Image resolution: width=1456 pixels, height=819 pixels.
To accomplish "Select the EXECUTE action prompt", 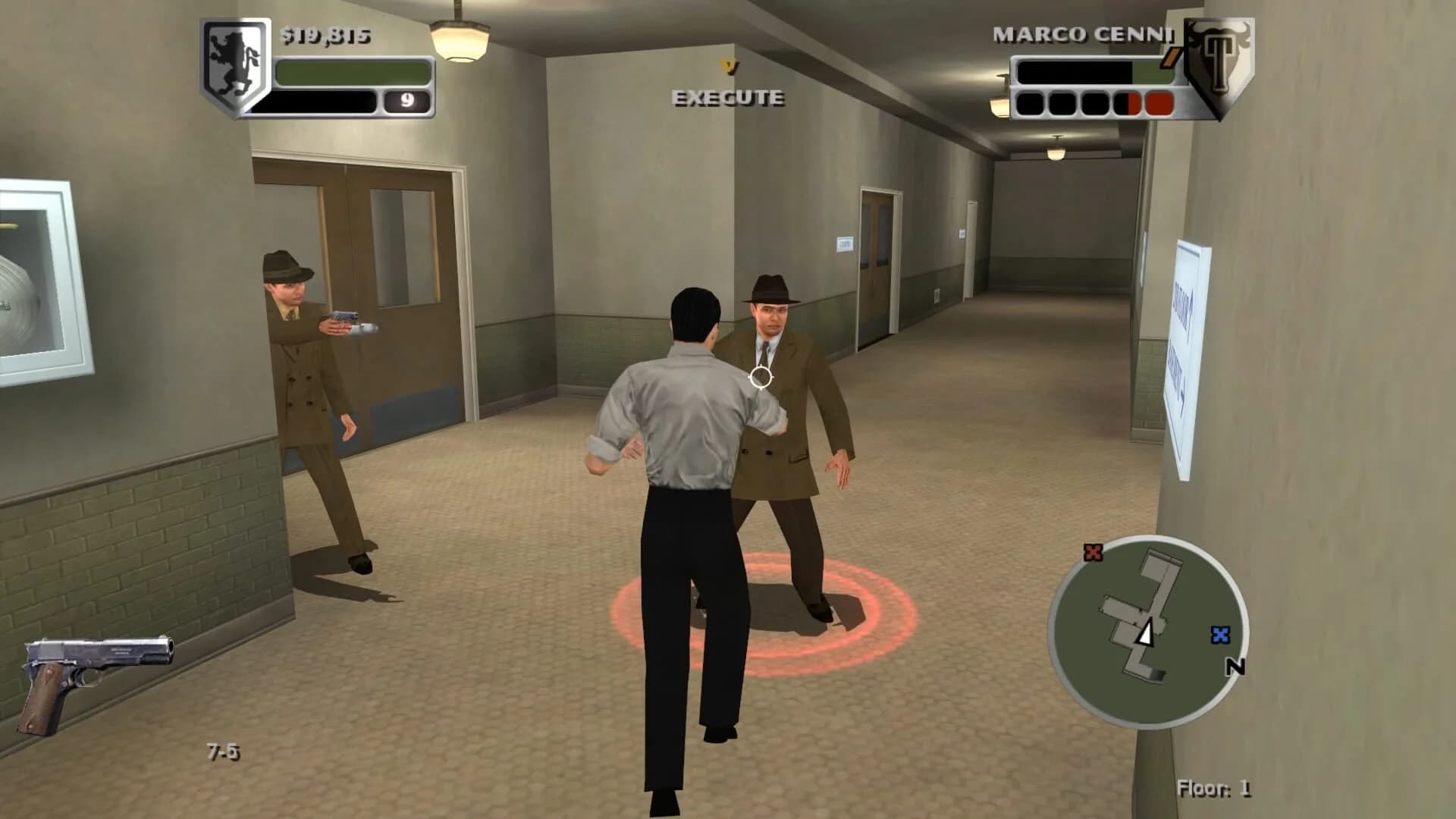I will click(727, 97).
